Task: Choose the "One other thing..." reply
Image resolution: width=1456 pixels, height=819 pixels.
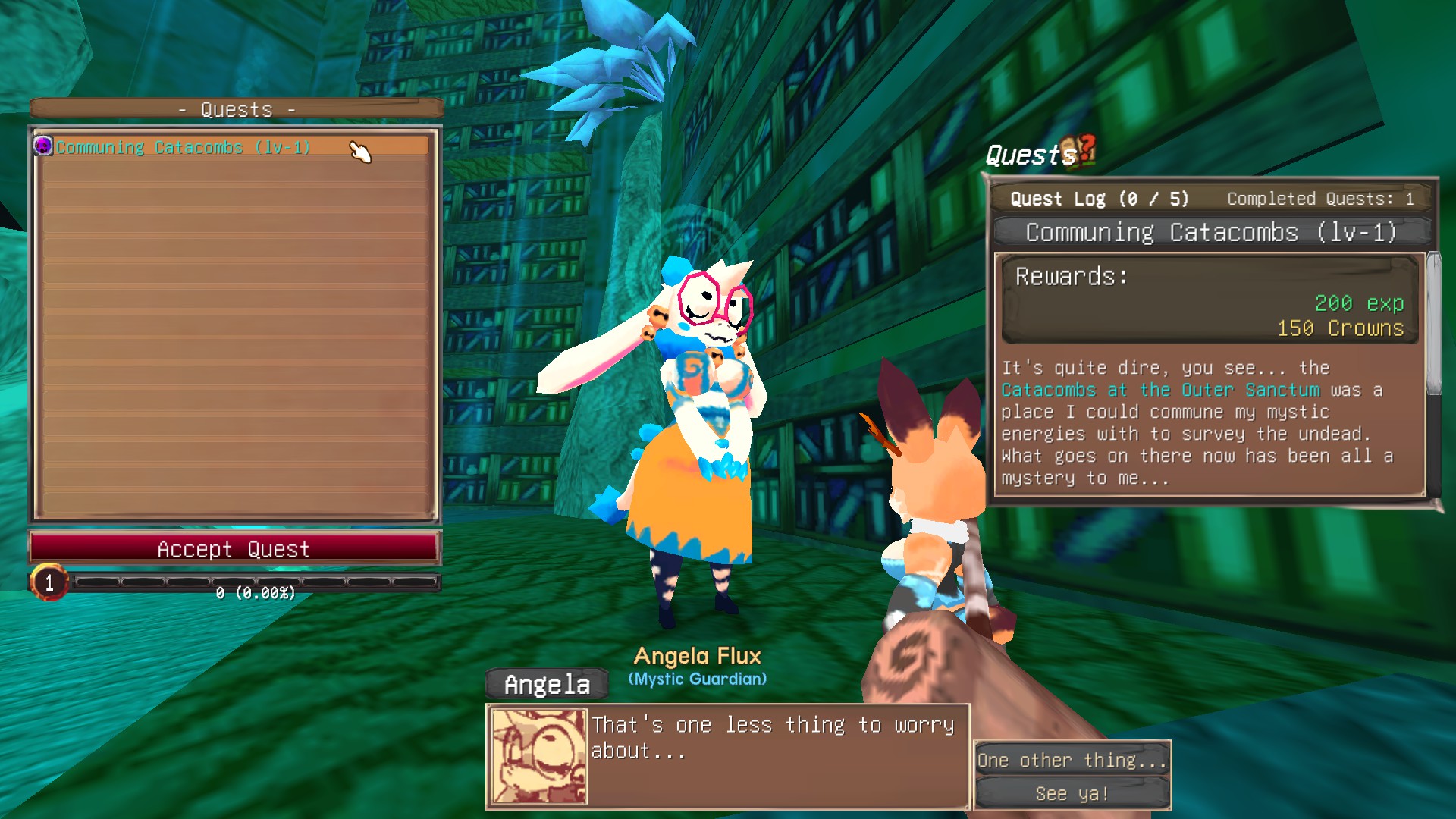Action: 1072,760
